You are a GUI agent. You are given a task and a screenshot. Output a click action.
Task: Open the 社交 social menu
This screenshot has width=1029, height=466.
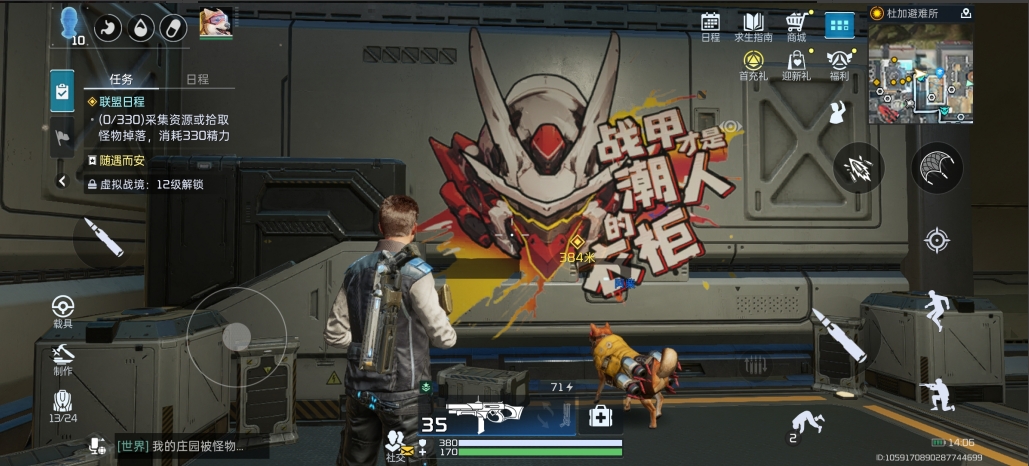click(397, 444)
